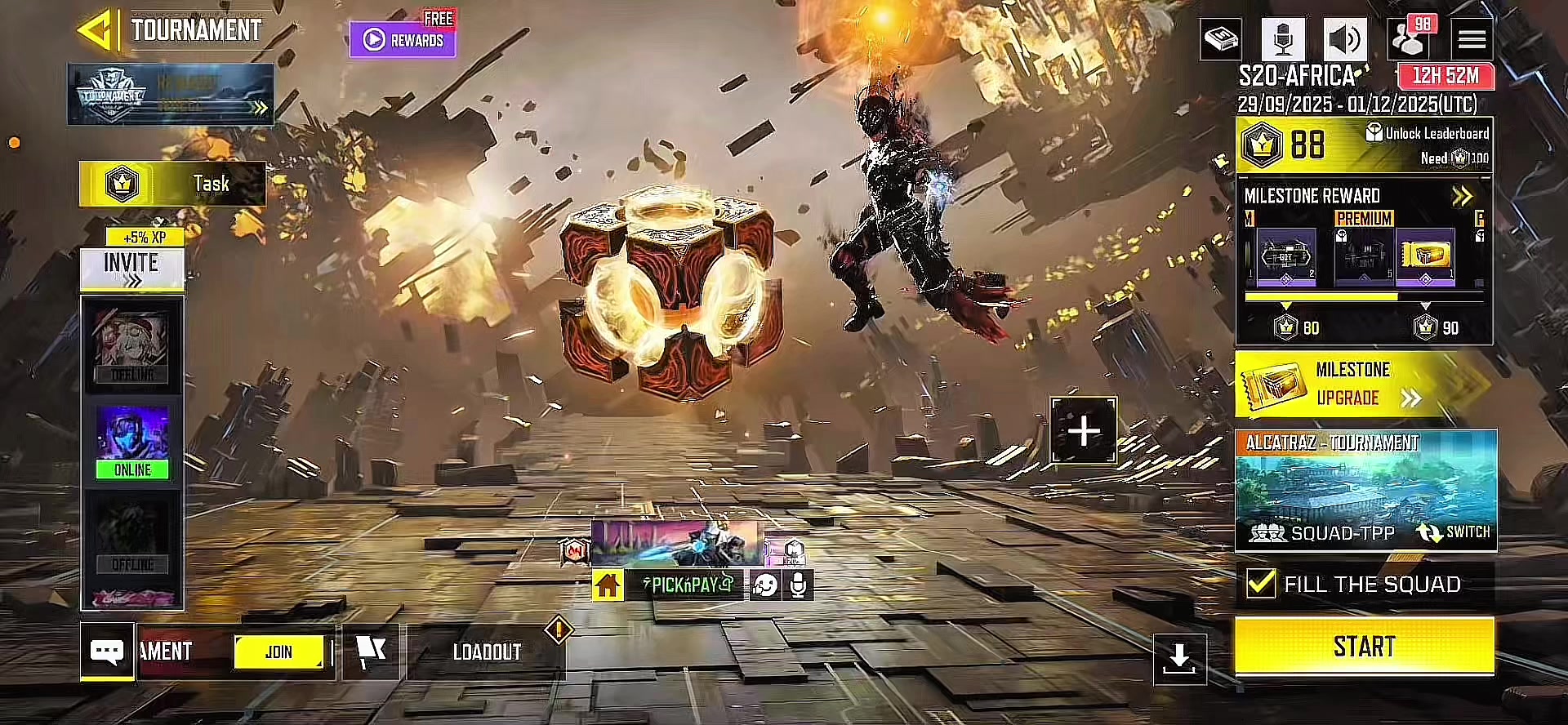1568x725 pixels.
Task: Join the tournament with the yellow Join button
Action: click(278, 652)
